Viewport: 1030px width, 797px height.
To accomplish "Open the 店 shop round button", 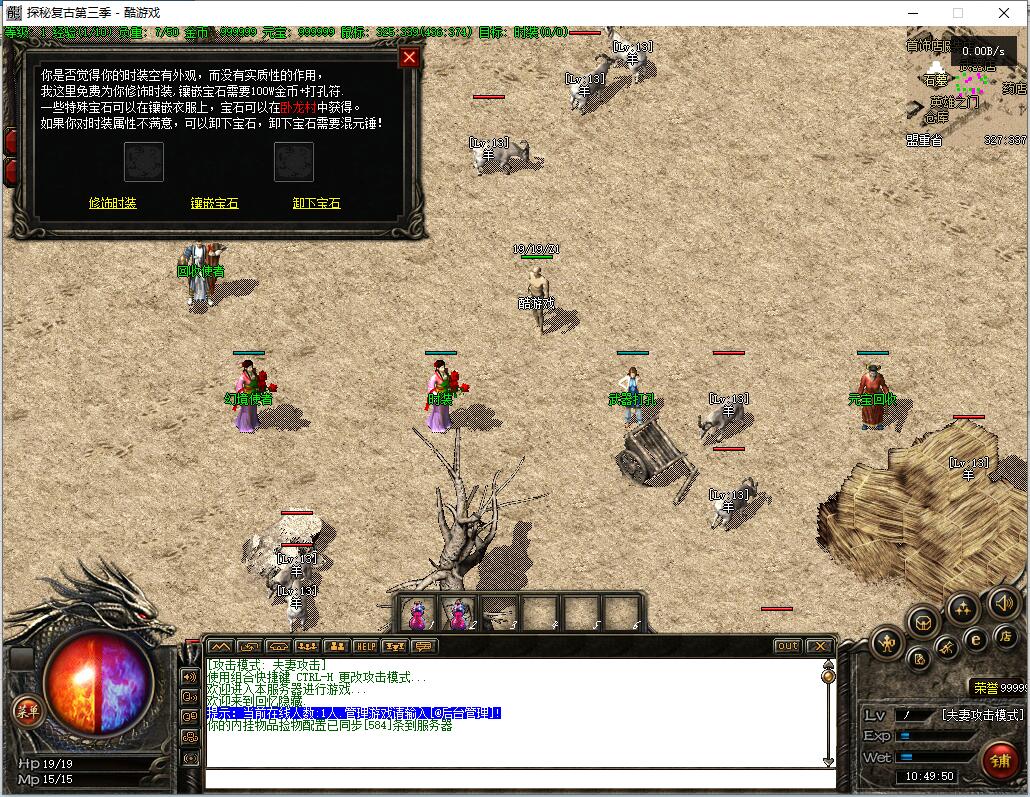I will [x=1004, y=636].
